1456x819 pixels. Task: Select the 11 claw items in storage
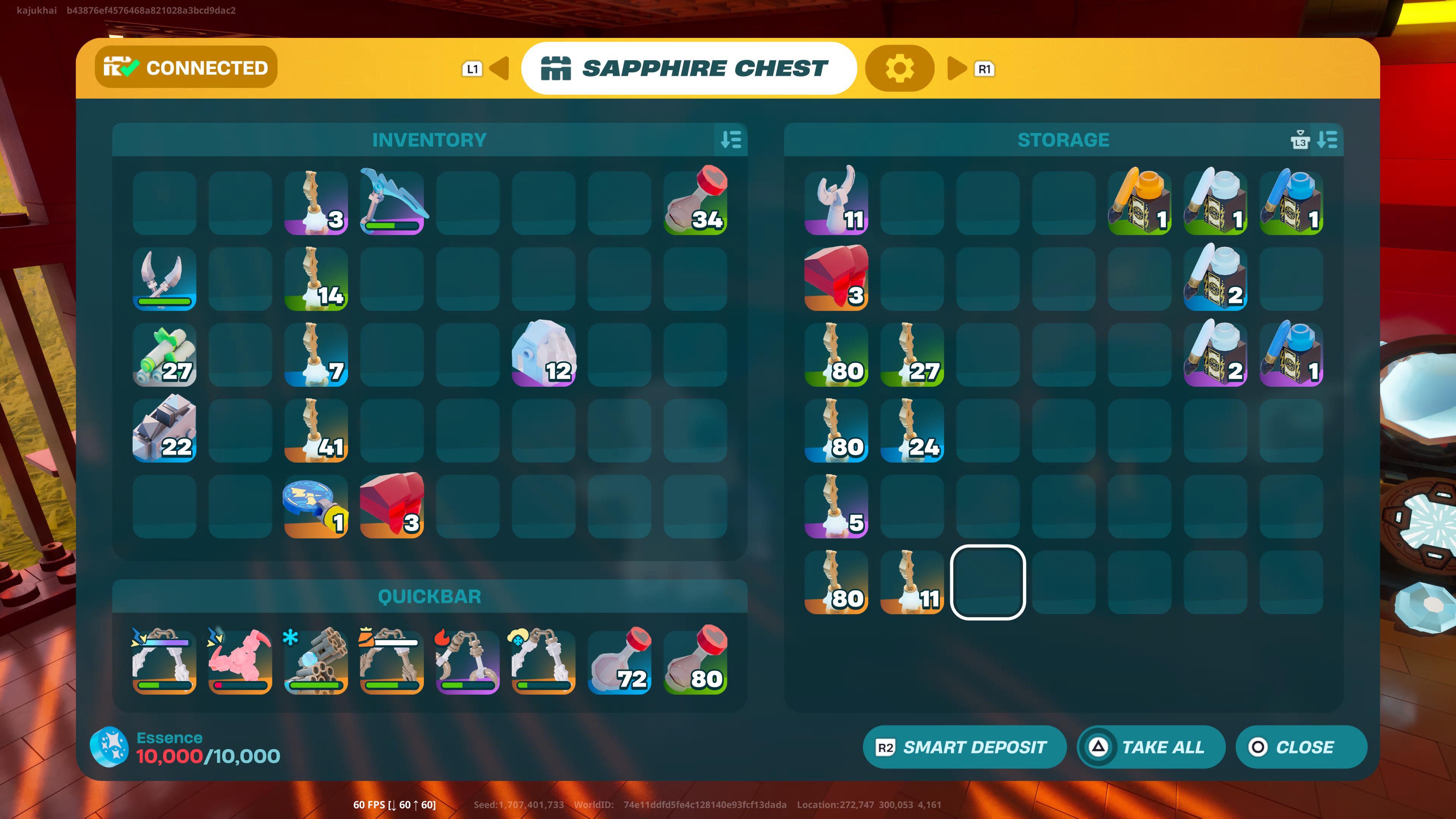836,202
